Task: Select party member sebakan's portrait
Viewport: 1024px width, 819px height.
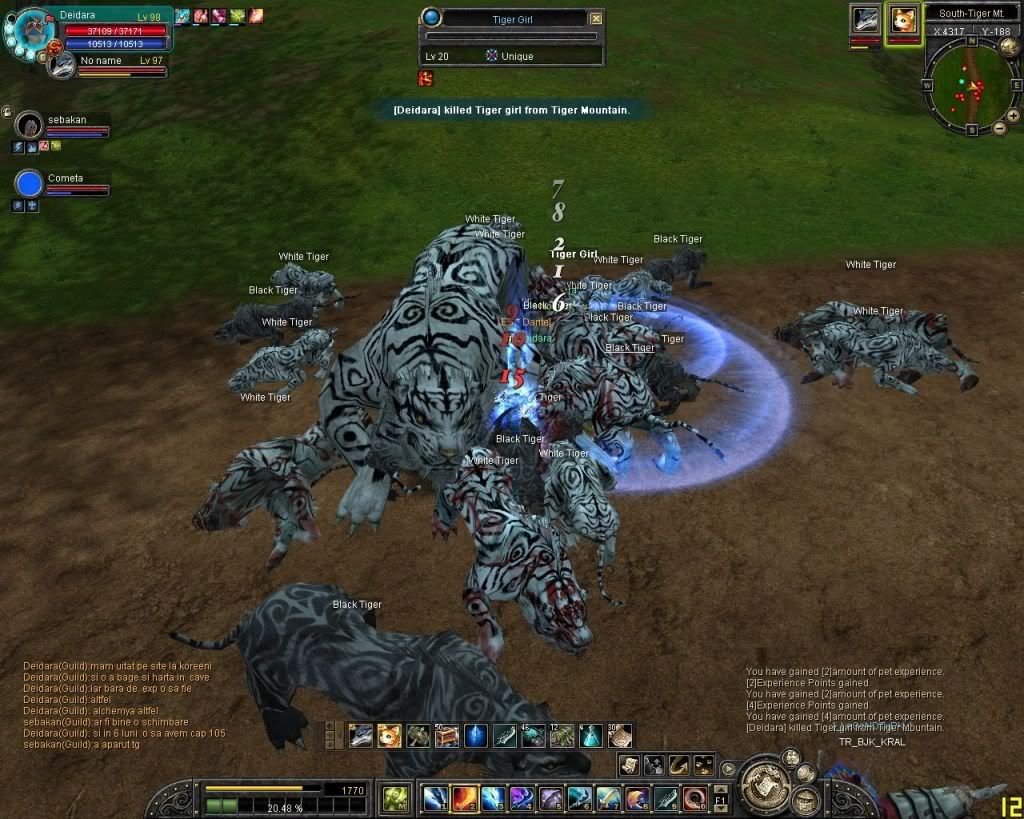Action: 29,125
